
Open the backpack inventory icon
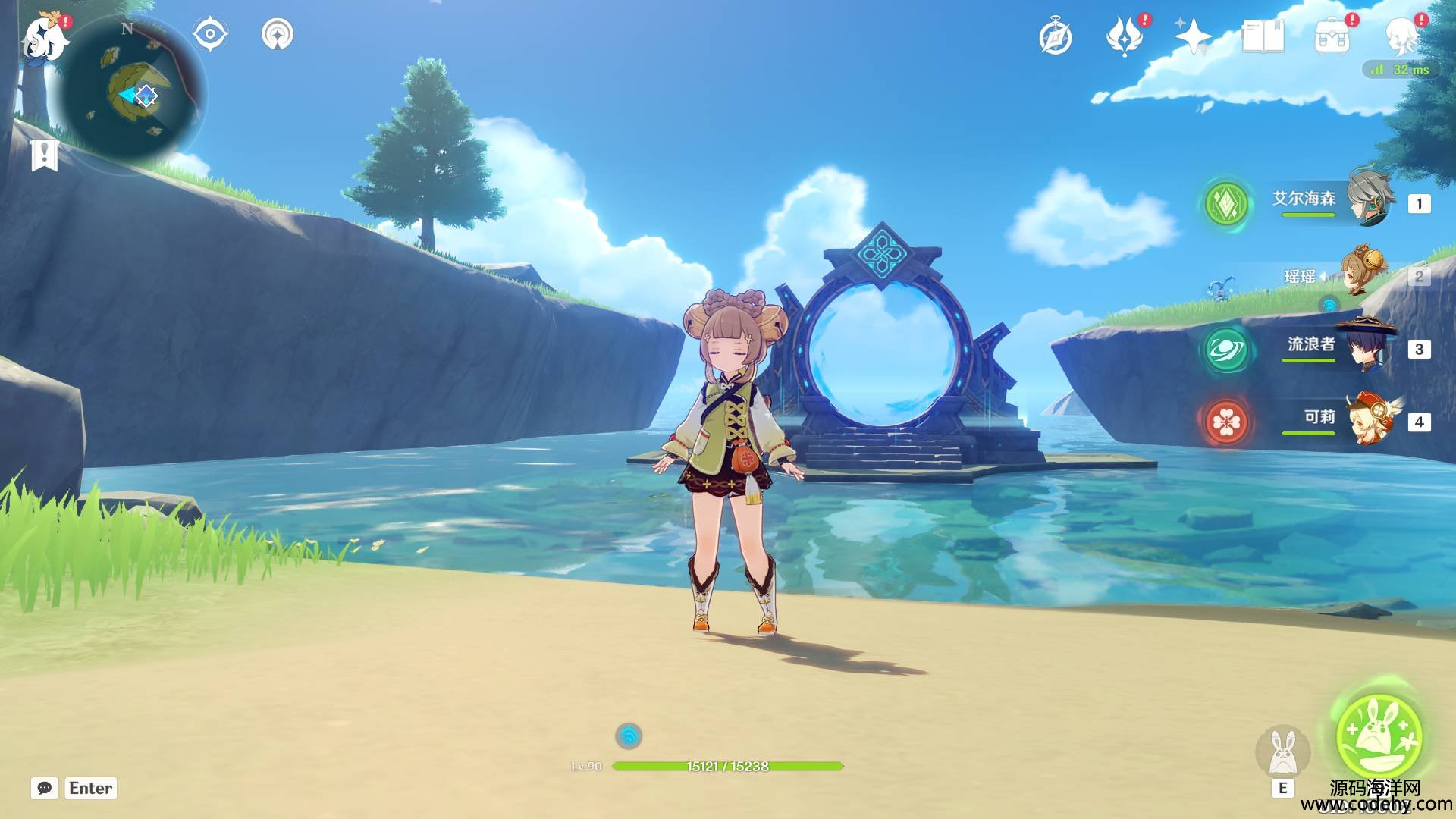(x=1332, y=36)
